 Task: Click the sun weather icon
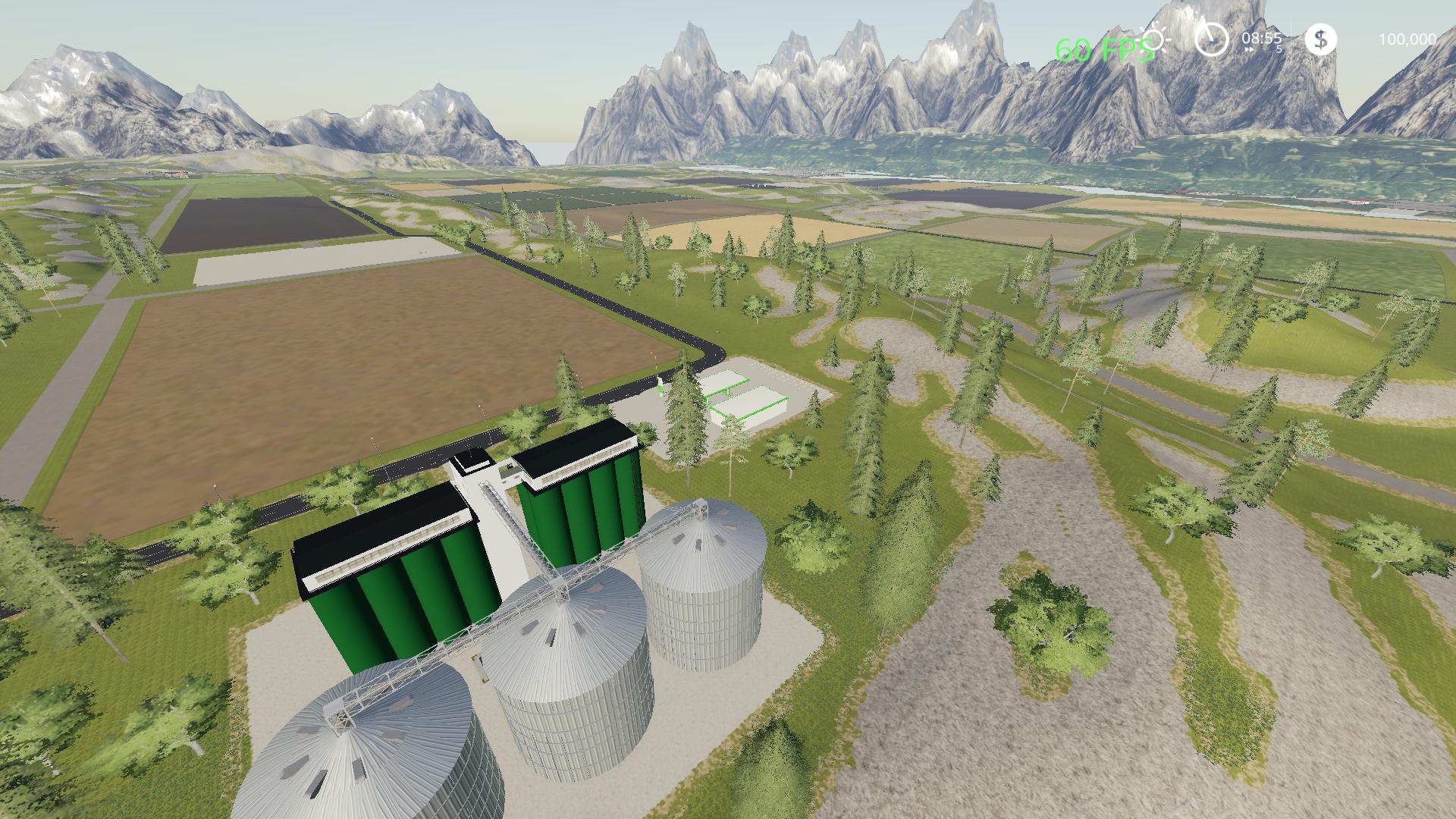click(1156, 39)
